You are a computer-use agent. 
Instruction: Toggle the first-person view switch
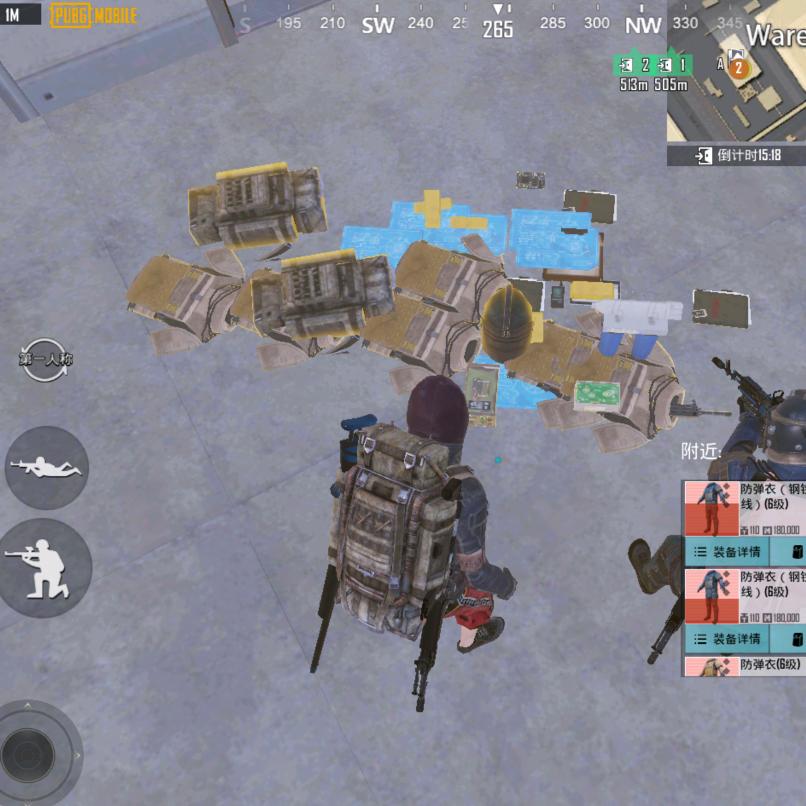[45, 359]
